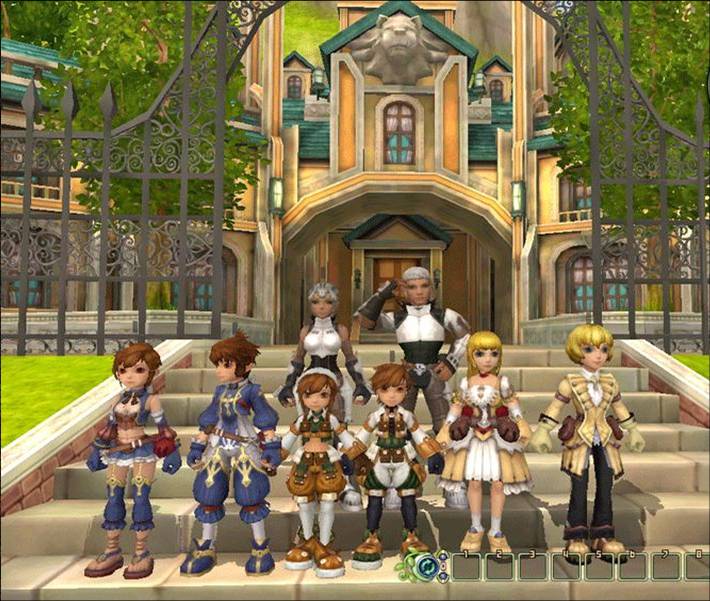The width and height of the screenshot is (710, 601).
Task: Select hotbar slot number 4
Action: pyautogui.click(x=566, y=567)
